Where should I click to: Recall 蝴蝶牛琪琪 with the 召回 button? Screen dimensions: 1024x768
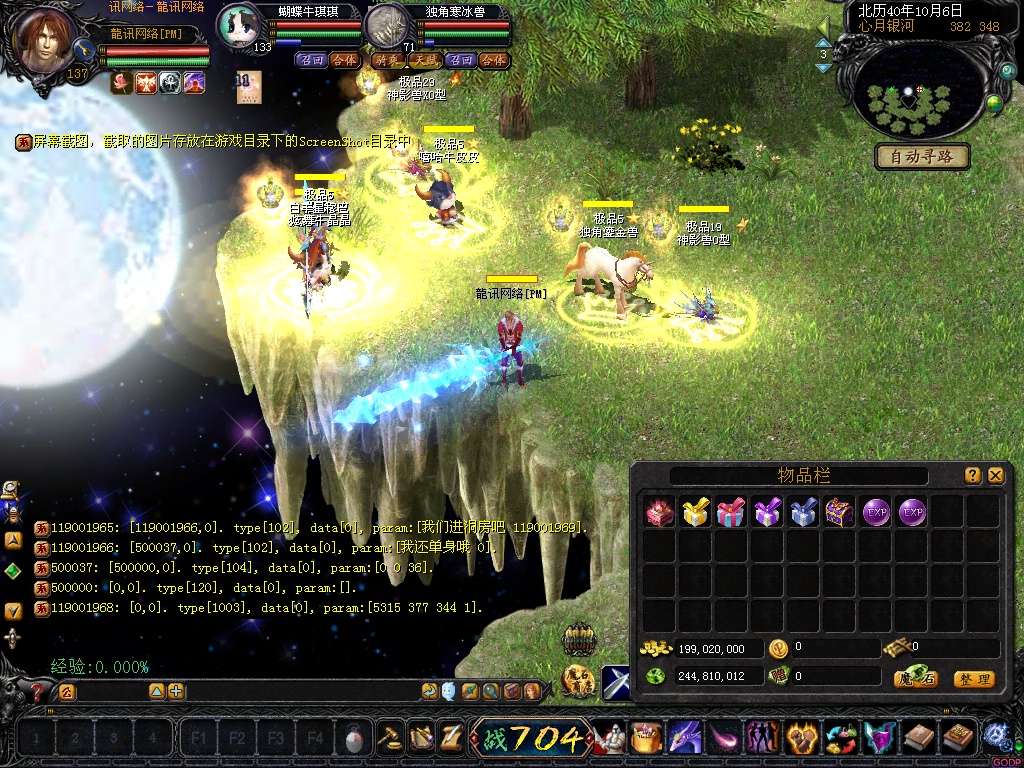[x=311, y=60]
